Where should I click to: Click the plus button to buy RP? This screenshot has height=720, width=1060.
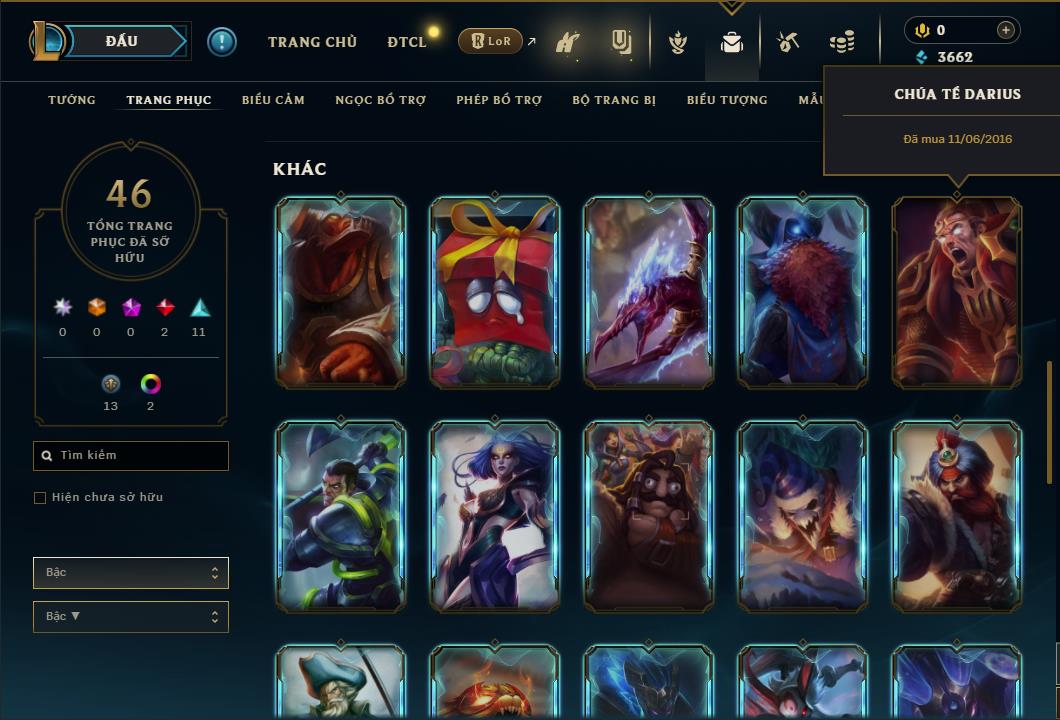[x=1006, y=30]
